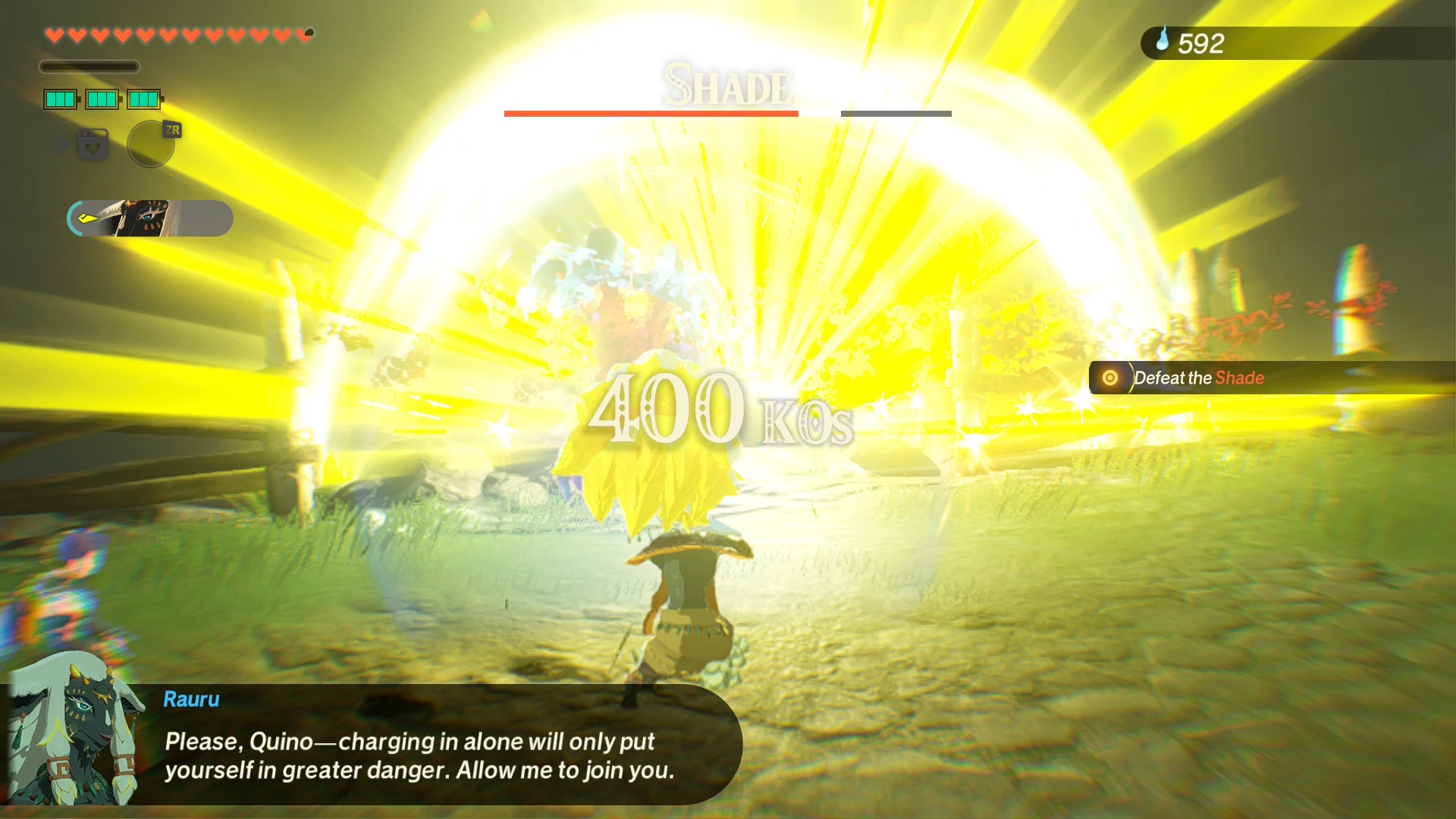Select the ZR button prompt icon

(171, 130)
